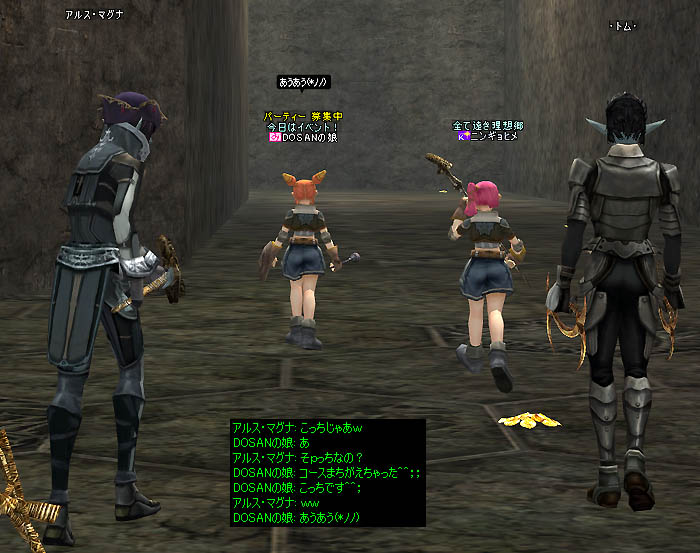Viewport: 700px width, 553px height.
Task: Click the green chat log box
Action: [x=328, y=472]
